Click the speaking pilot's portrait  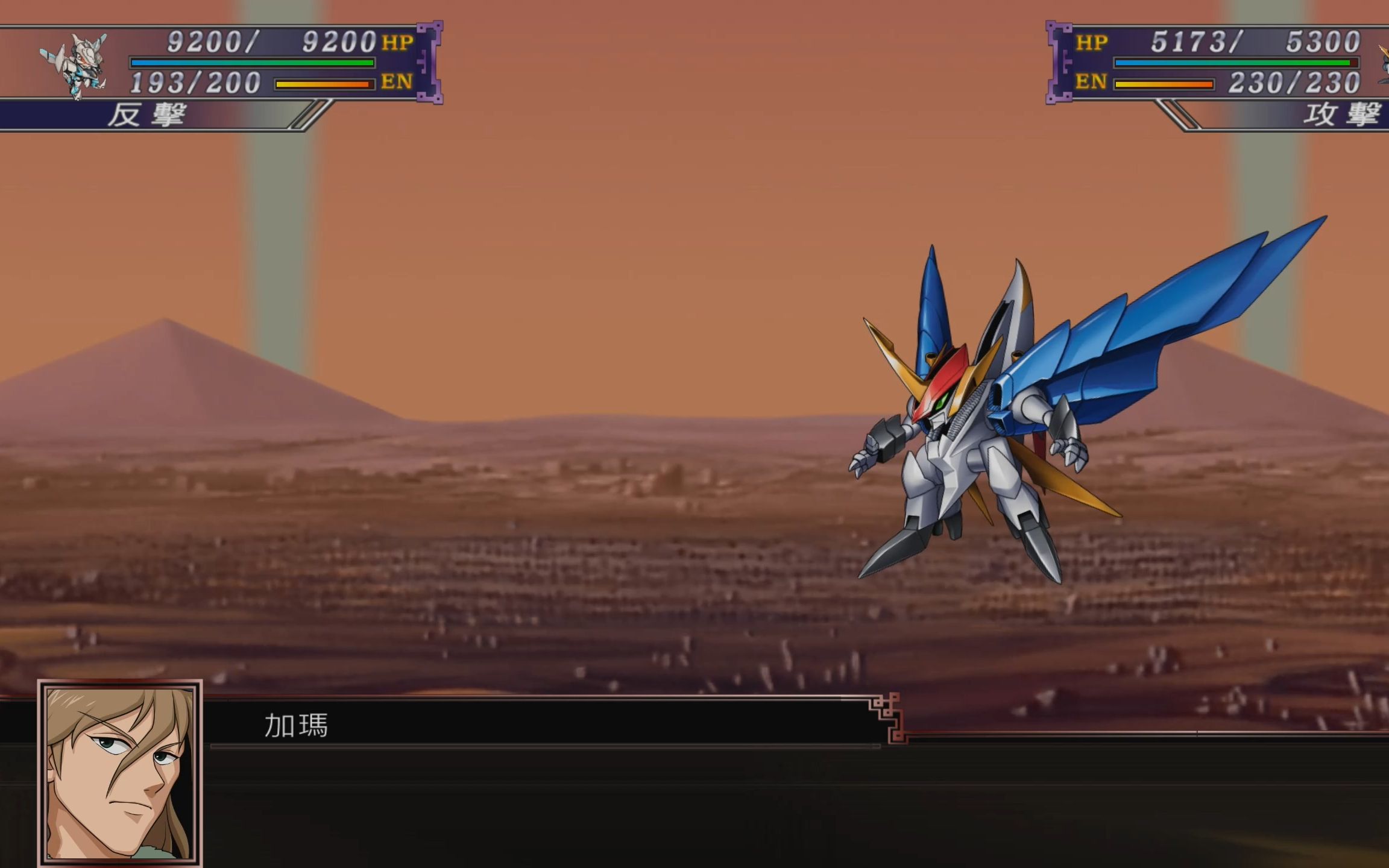click(120, 774)
